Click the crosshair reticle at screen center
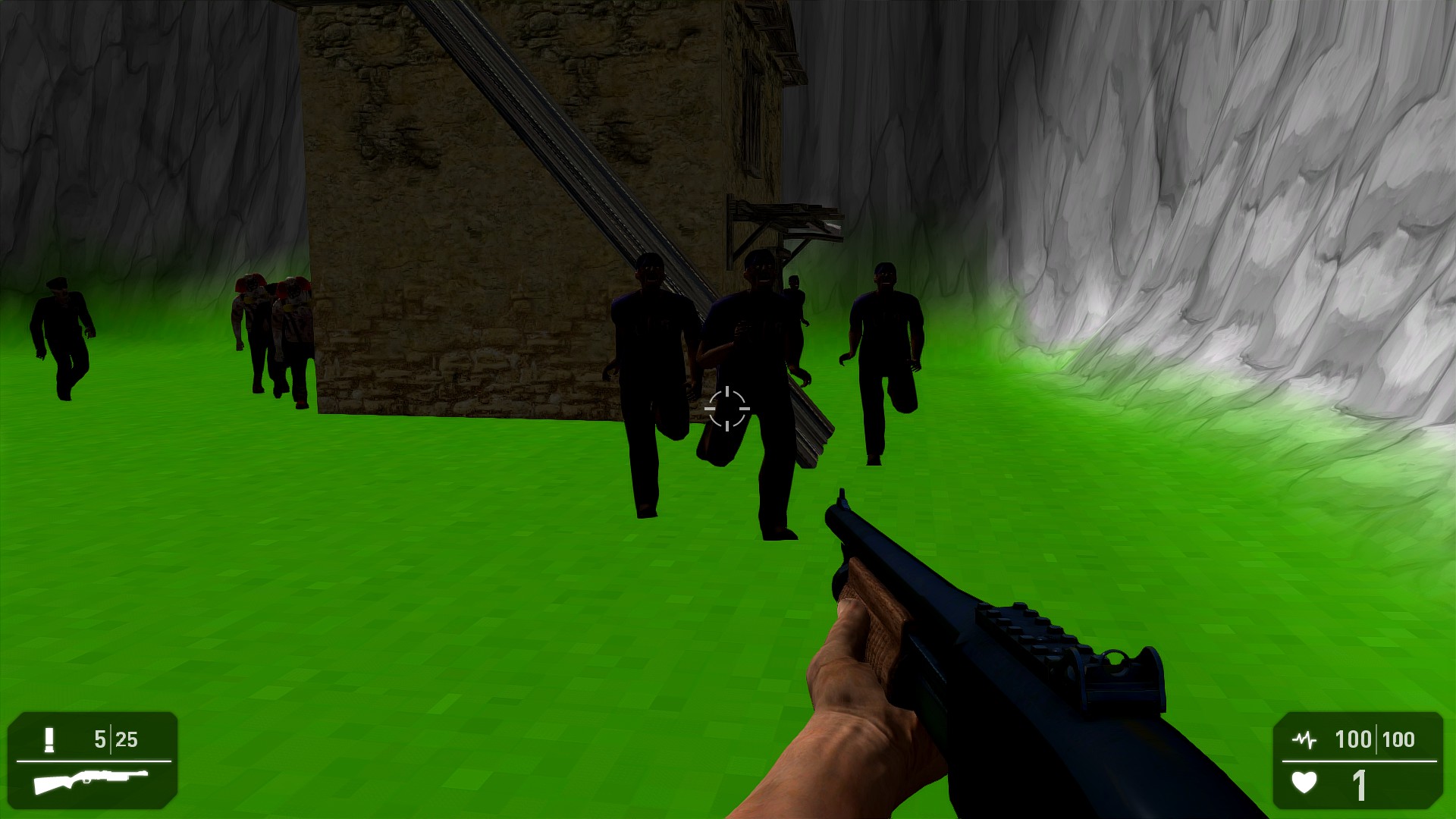Image resolution: width=1456 pixels, height=819 pixels. [727, 409]
